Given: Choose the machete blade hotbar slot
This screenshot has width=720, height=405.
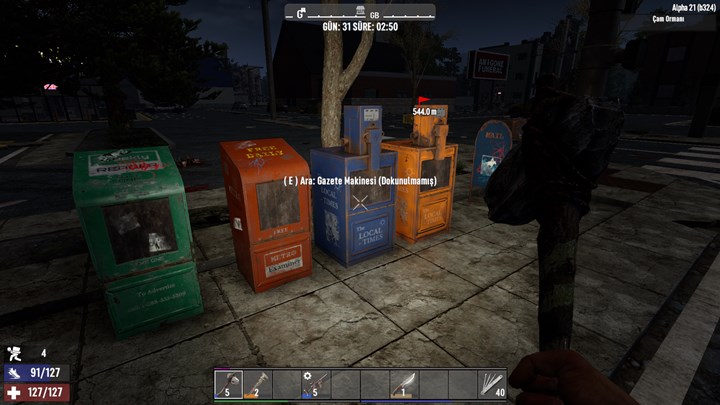Looking at the screenshot, I should coord(404,384).
